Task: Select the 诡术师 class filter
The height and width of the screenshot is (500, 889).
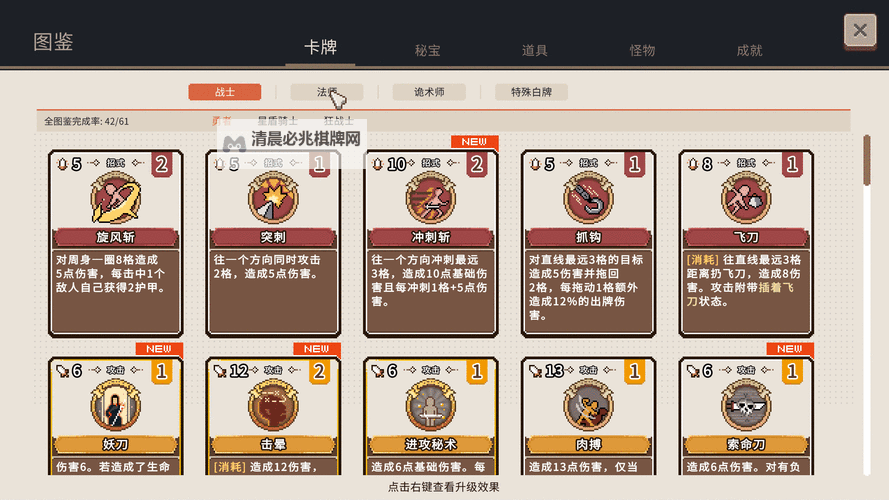Action: coord(430,92)
